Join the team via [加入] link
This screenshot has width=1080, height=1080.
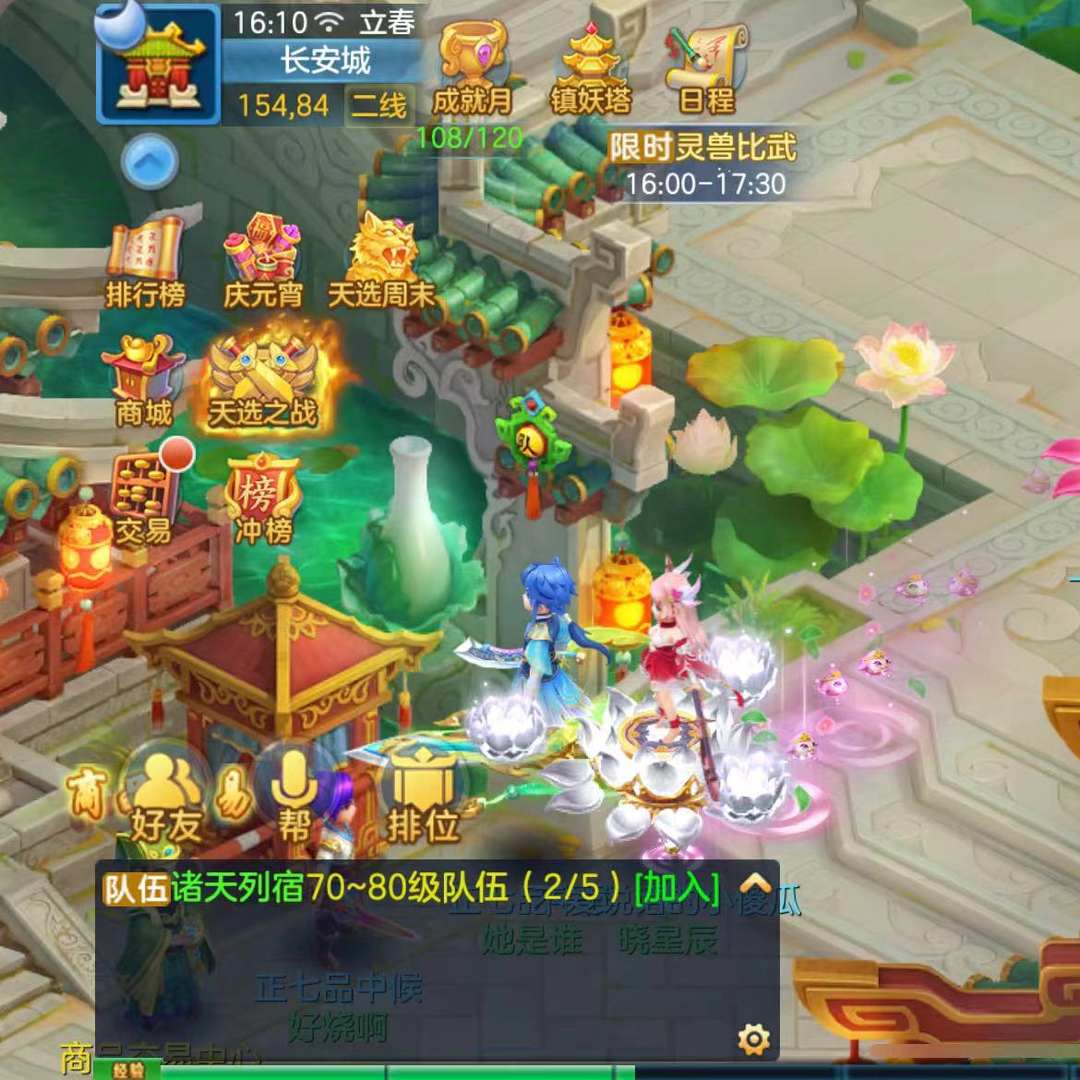tap(677, 887)
